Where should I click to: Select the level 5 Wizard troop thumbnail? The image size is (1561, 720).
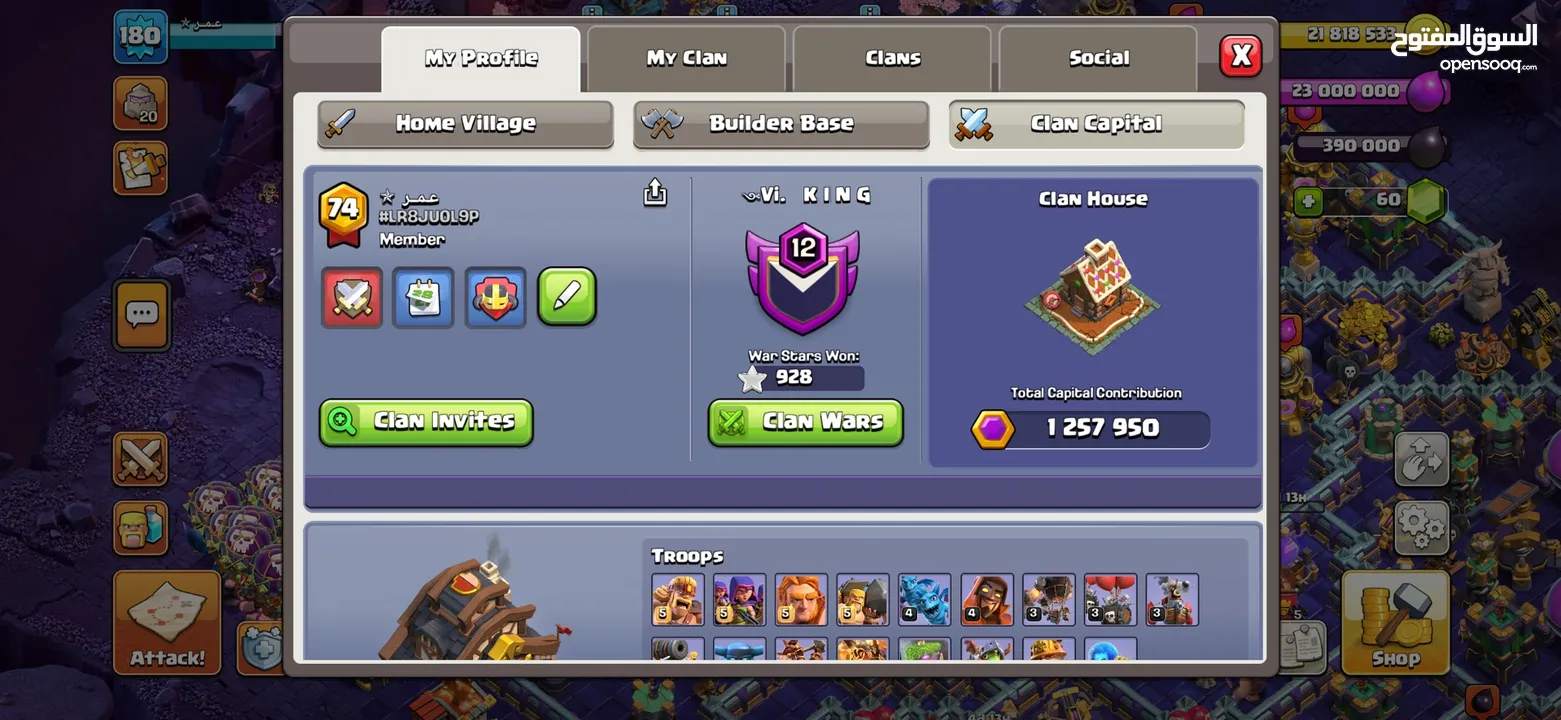click(x=863, y=597)
